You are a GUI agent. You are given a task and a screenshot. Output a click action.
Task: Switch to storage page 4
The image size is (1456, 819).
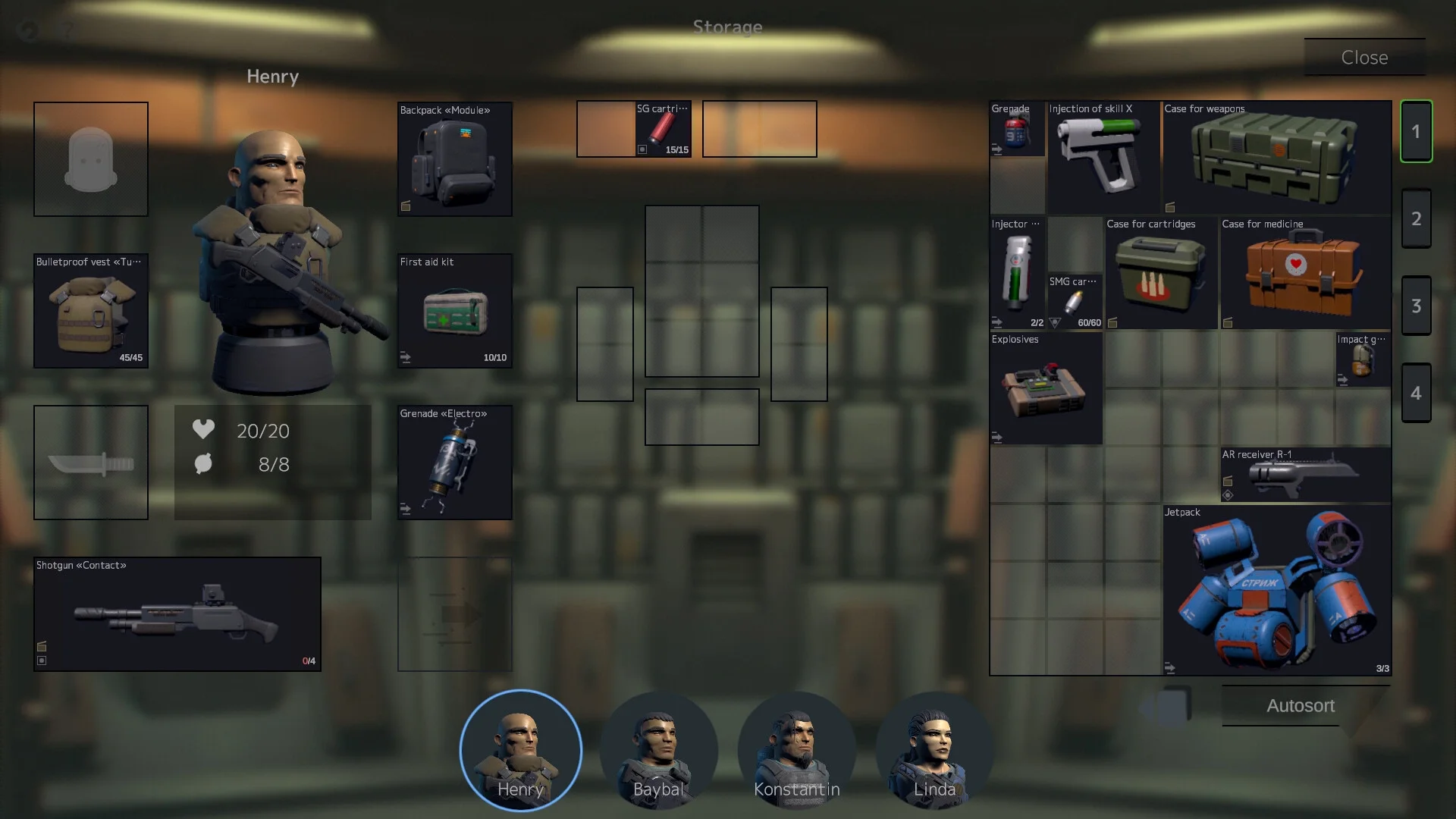1416,393
